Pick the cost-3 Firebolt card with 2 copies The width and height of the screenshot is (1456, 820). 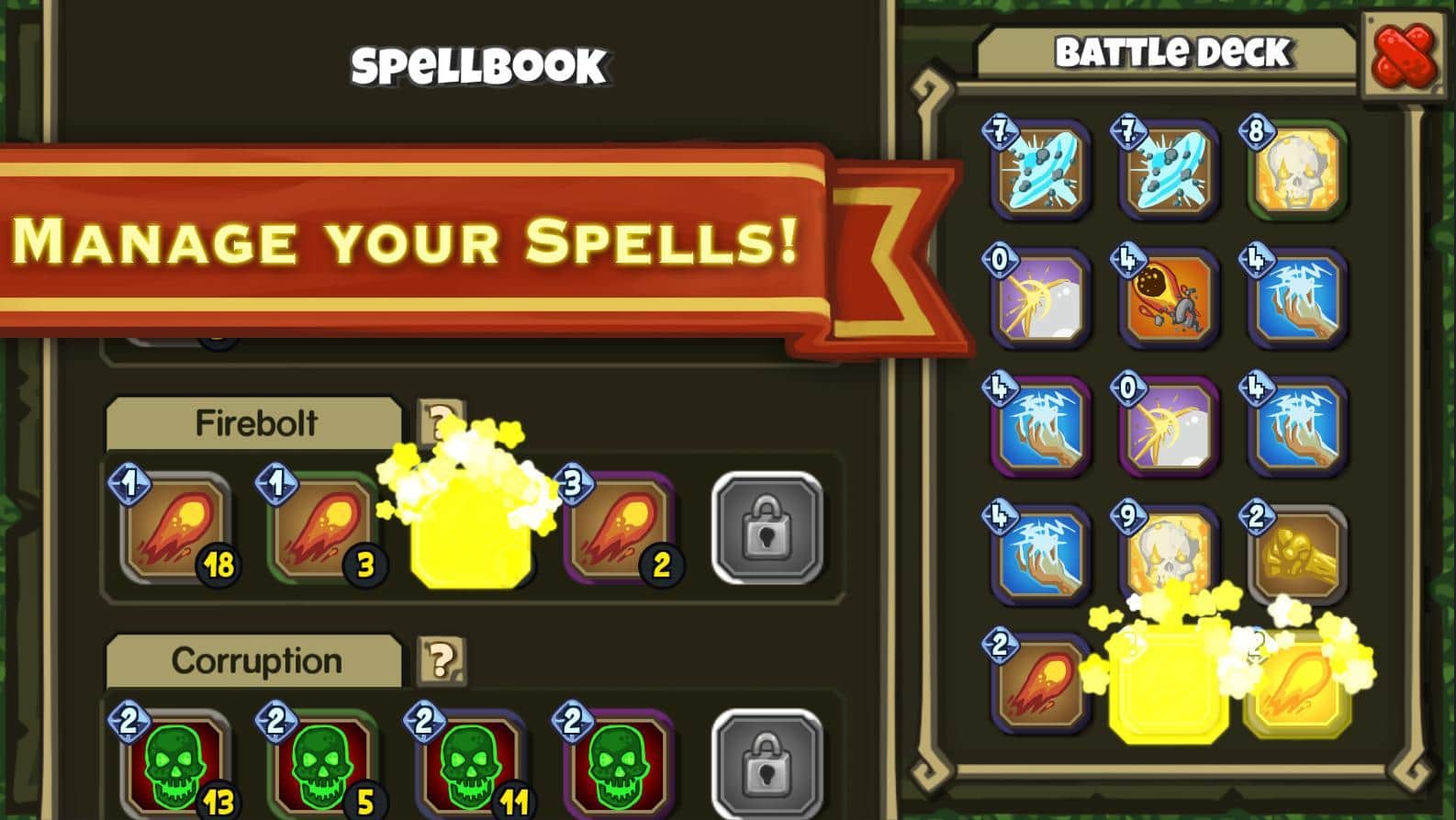[621, 531]
